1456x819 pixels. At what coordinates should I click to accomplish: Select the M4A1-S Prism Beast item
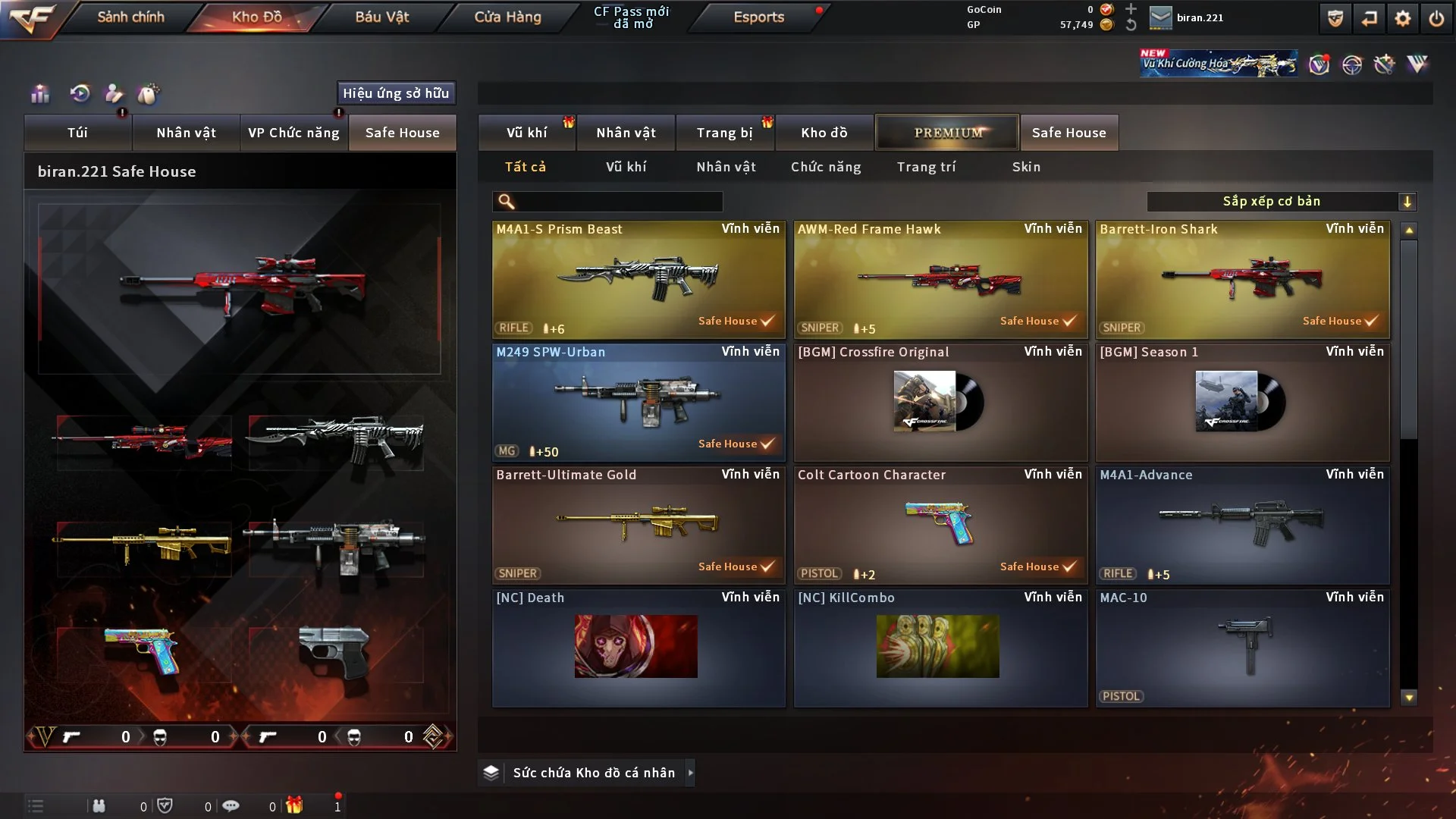click(639, 279)
